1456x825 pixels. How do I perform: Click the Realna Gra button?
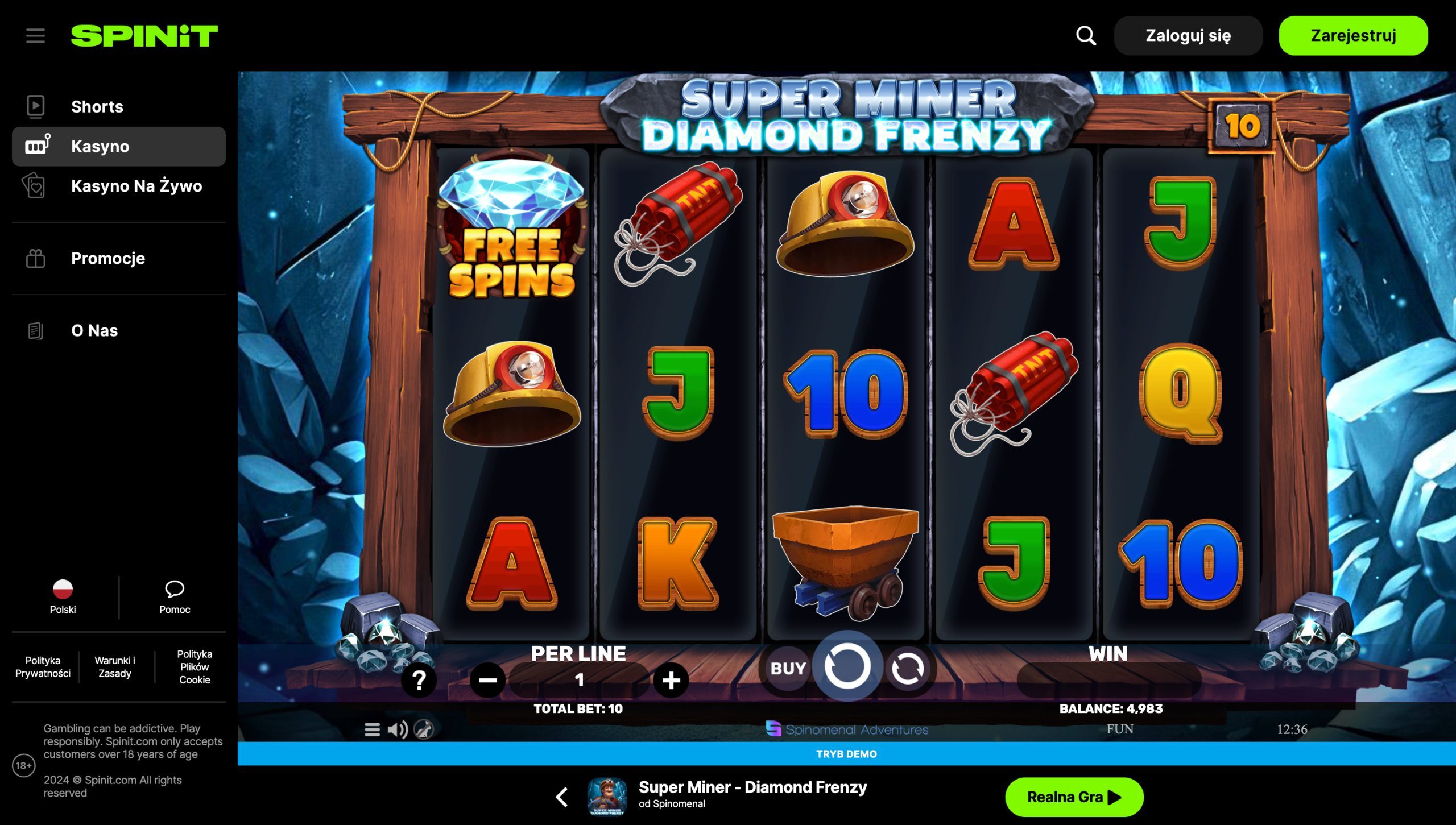pos(1074,797)
